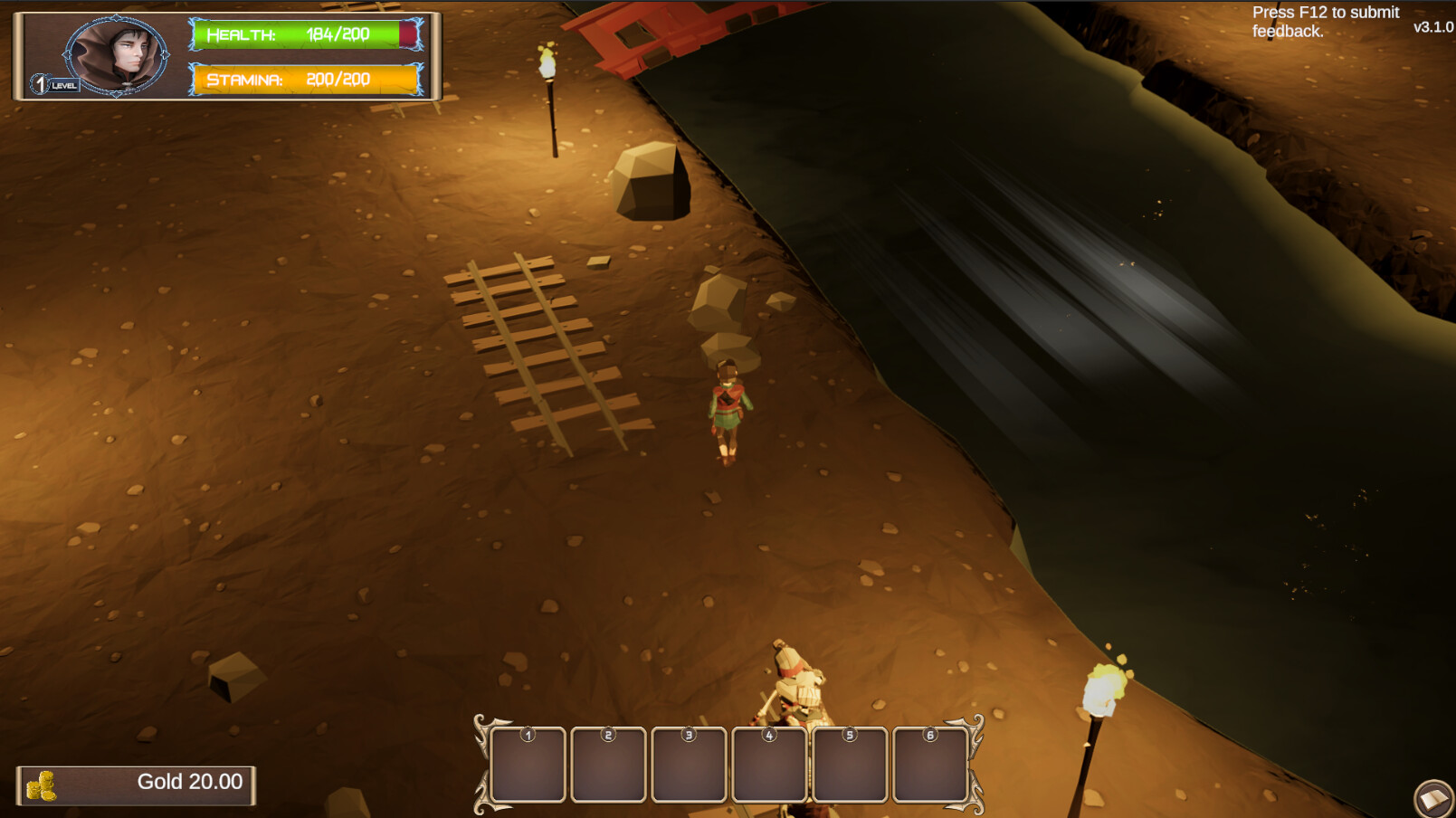
Task: Click the v3.1.0 version label
Action: coord(1432,26)
